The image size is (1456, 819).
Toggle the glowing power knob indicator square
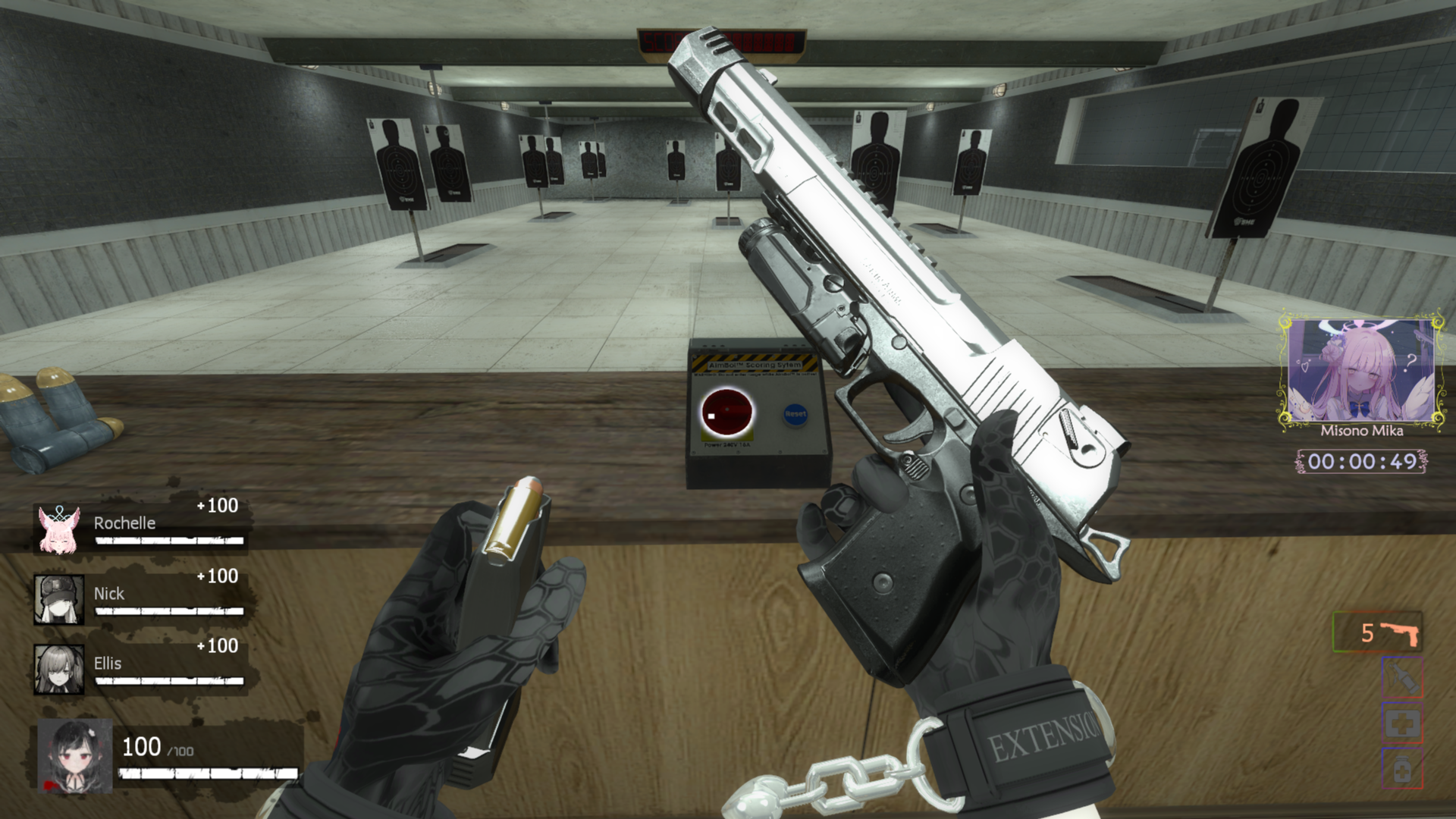(711, 416)
